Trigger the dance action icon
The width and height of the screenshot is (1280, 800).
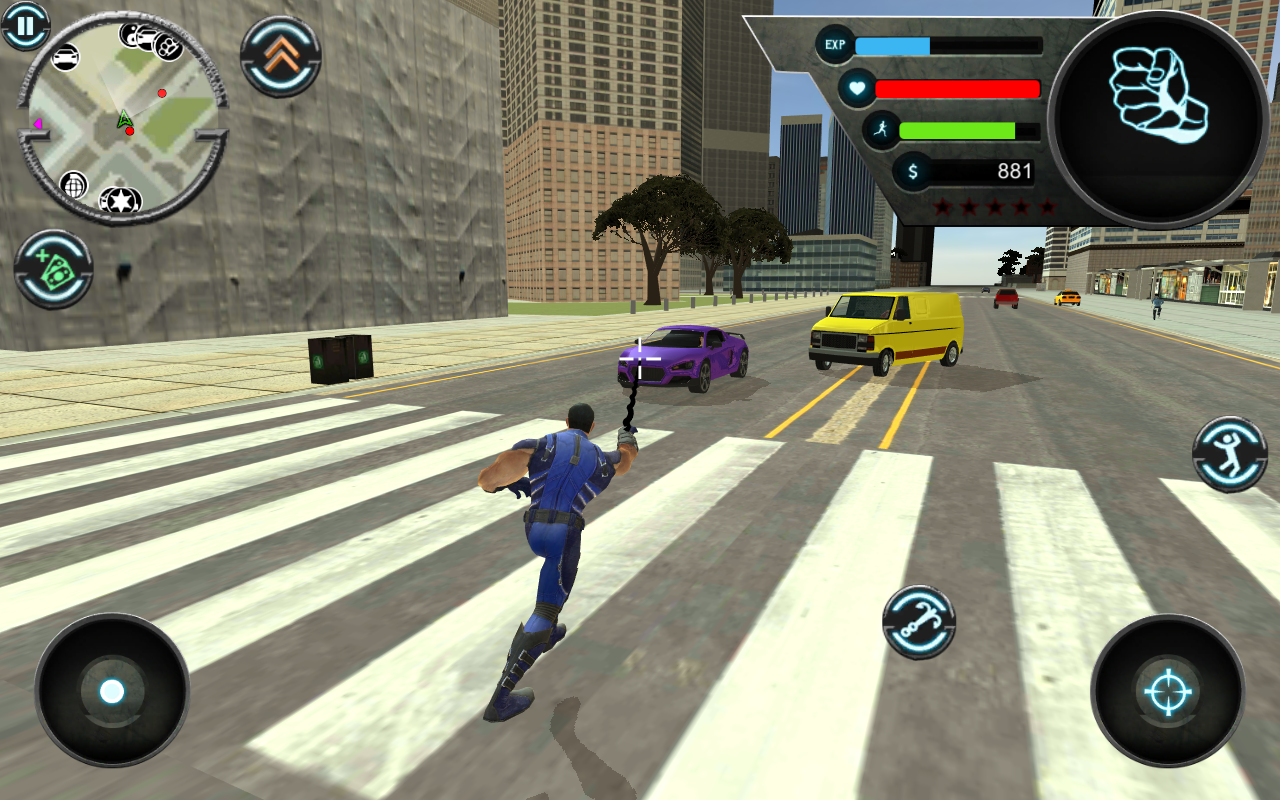point(1228,455)
